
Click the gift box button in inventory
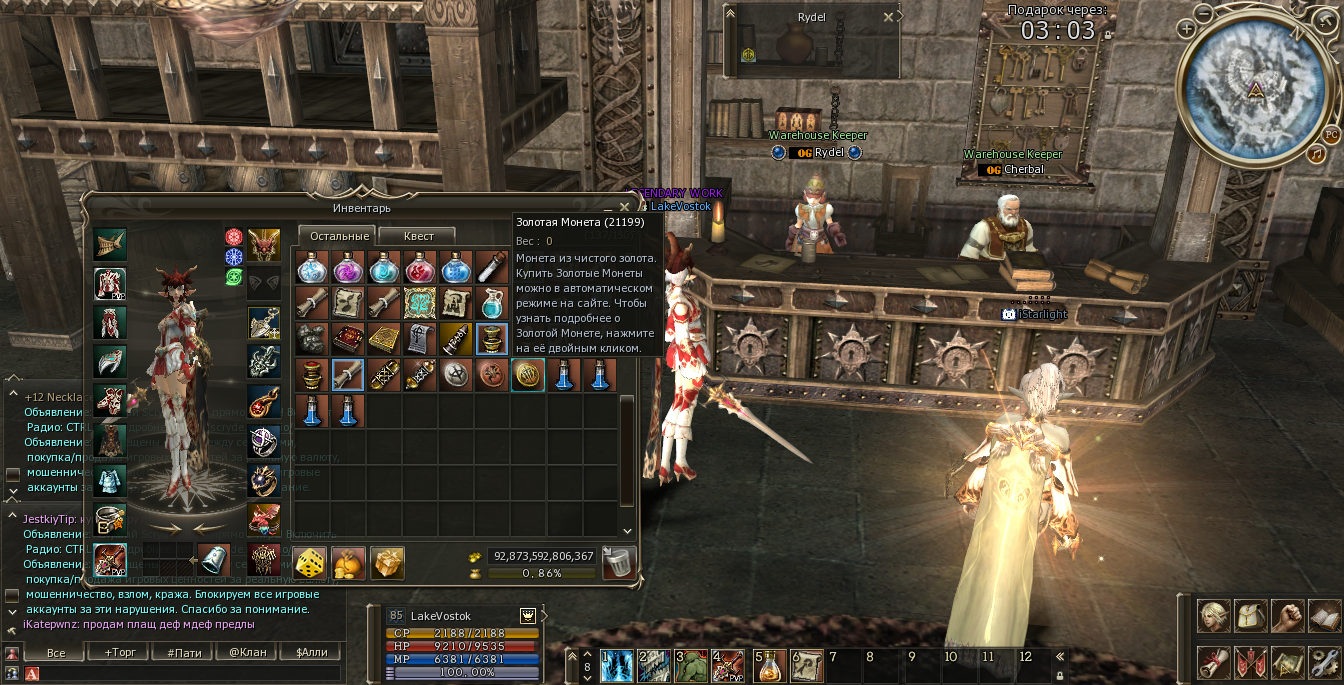[x=387, y=563]
